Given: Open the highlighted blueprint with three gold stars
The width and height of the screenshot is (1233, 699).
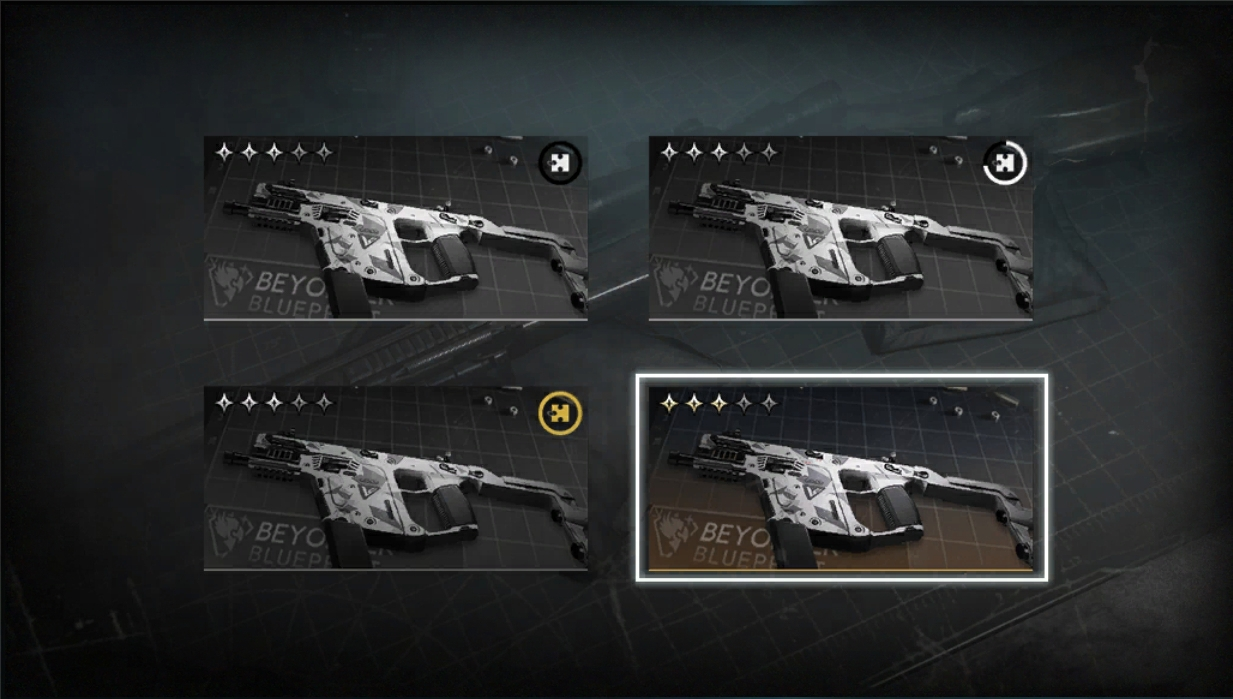Looking at the screenshot, I should click(x=841, y=478).
